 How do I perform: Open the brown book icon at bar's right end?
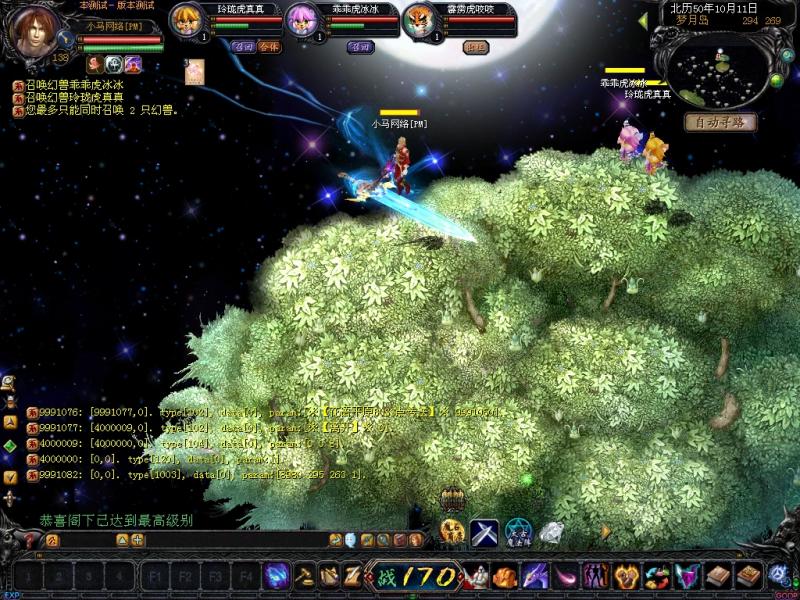point(746,576)
